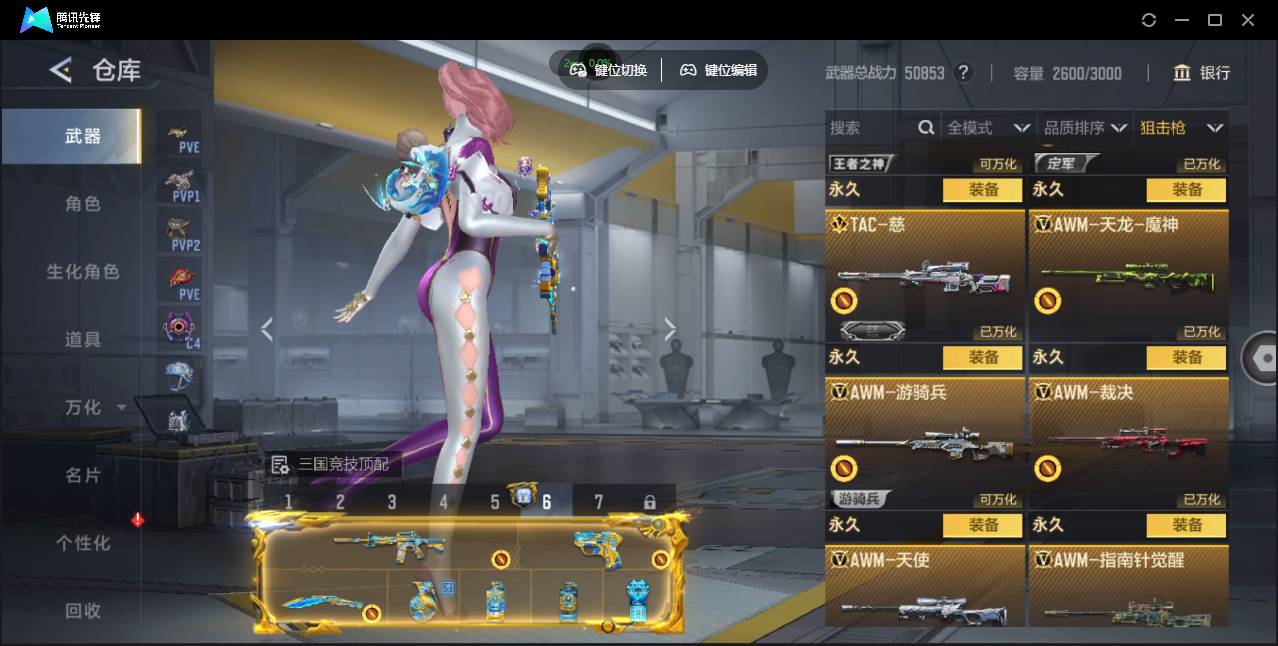
Task: Select the 生化角色 category
Action: tap(82, 272)
